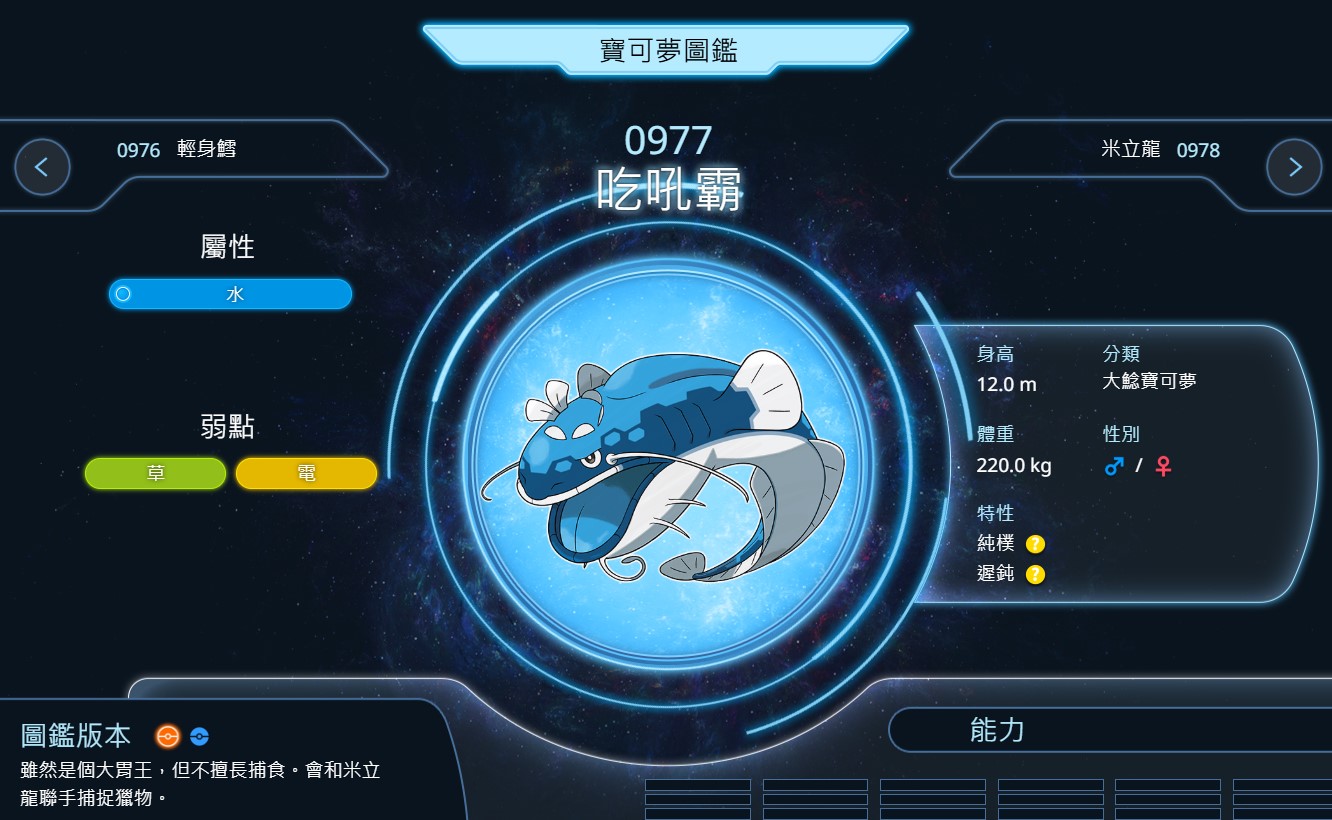Click the 寶可夢圖鑑 title banner
The image size is (1332, 820).
(666, 50)
